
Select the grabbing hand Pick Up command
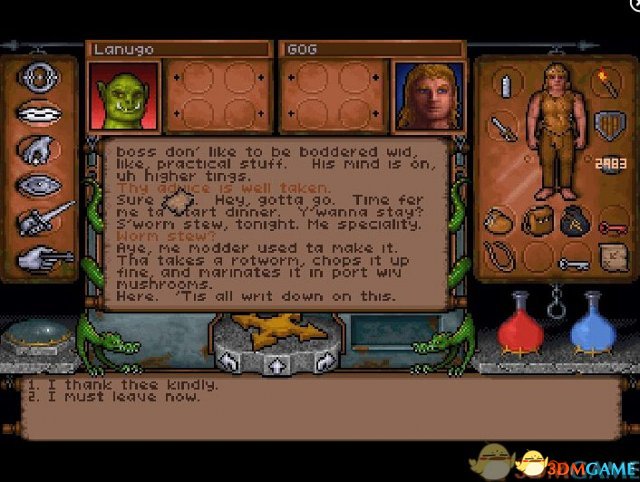pyautogui.click(x=40, y=149)
